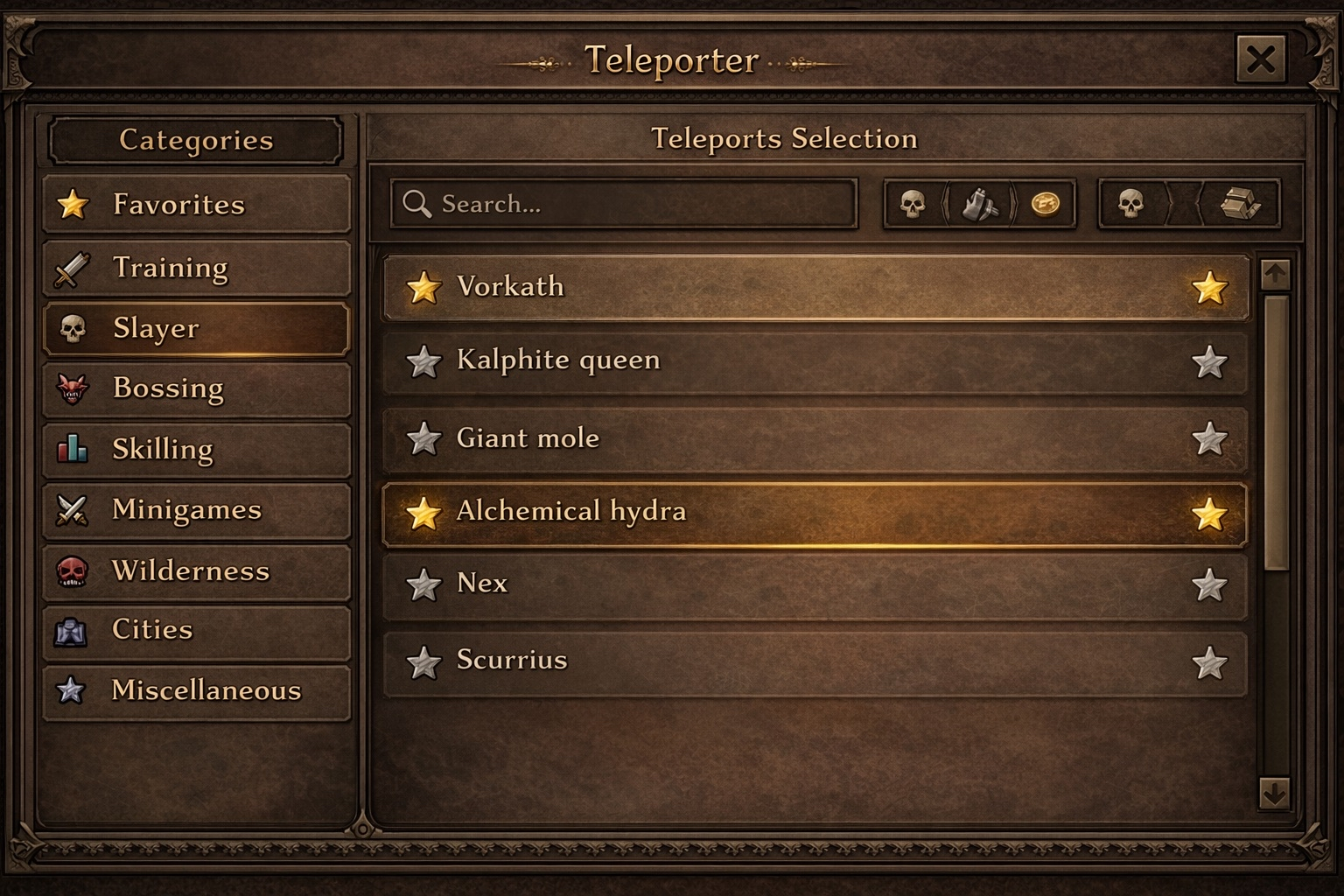Image resolution: width=1344 pixels, height=896 pixels.
Task: Open the Favorites category
Action: click(197, 205)
